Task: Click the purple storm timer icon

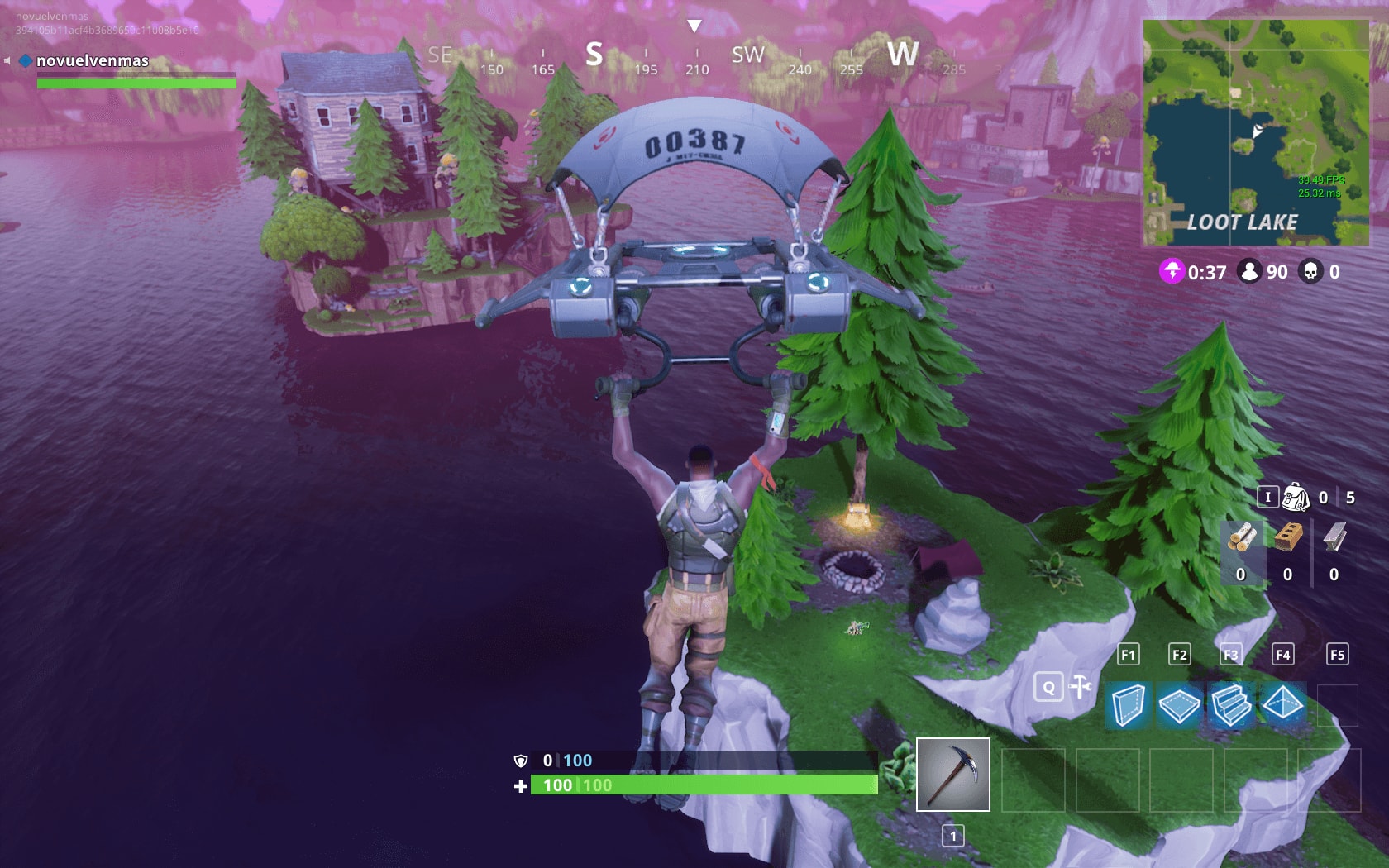Action: (1172, 272)
